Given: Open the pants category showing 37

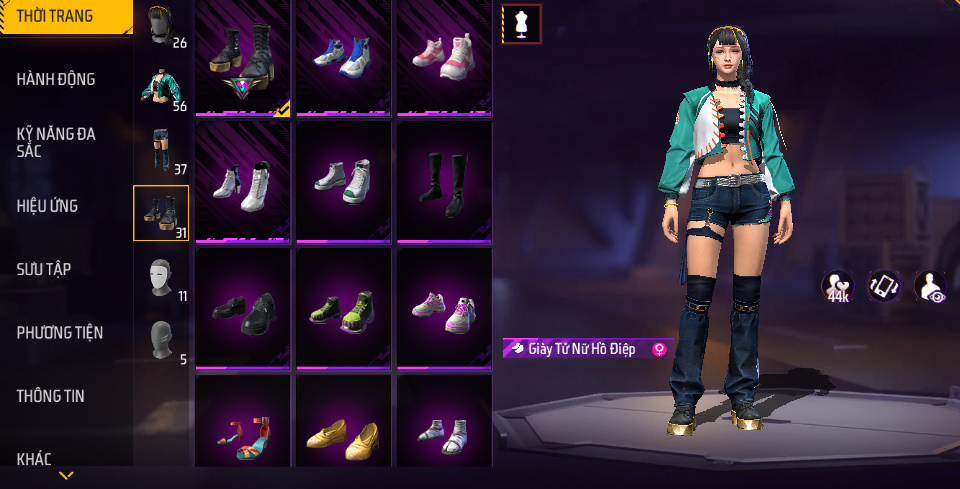Looking at the screenshot, I should [161, 150].
